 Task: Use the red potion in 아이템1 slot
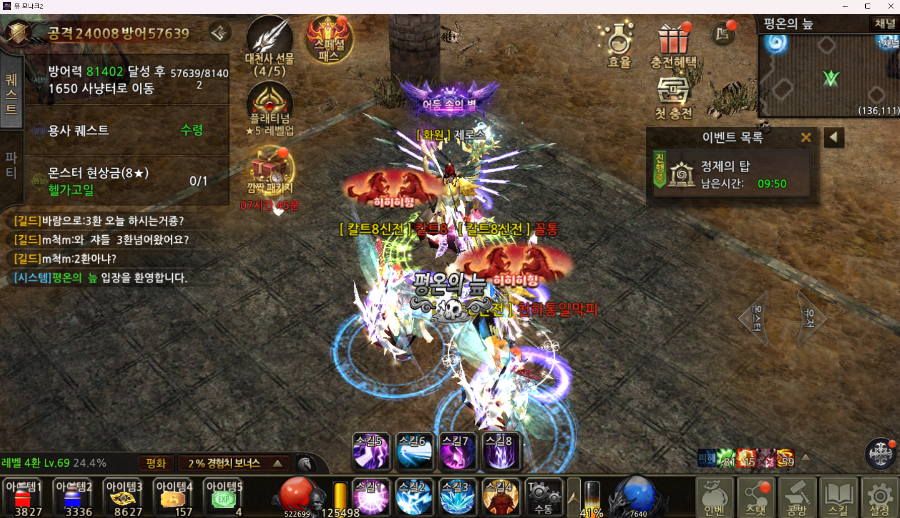(x=22, y=497)
